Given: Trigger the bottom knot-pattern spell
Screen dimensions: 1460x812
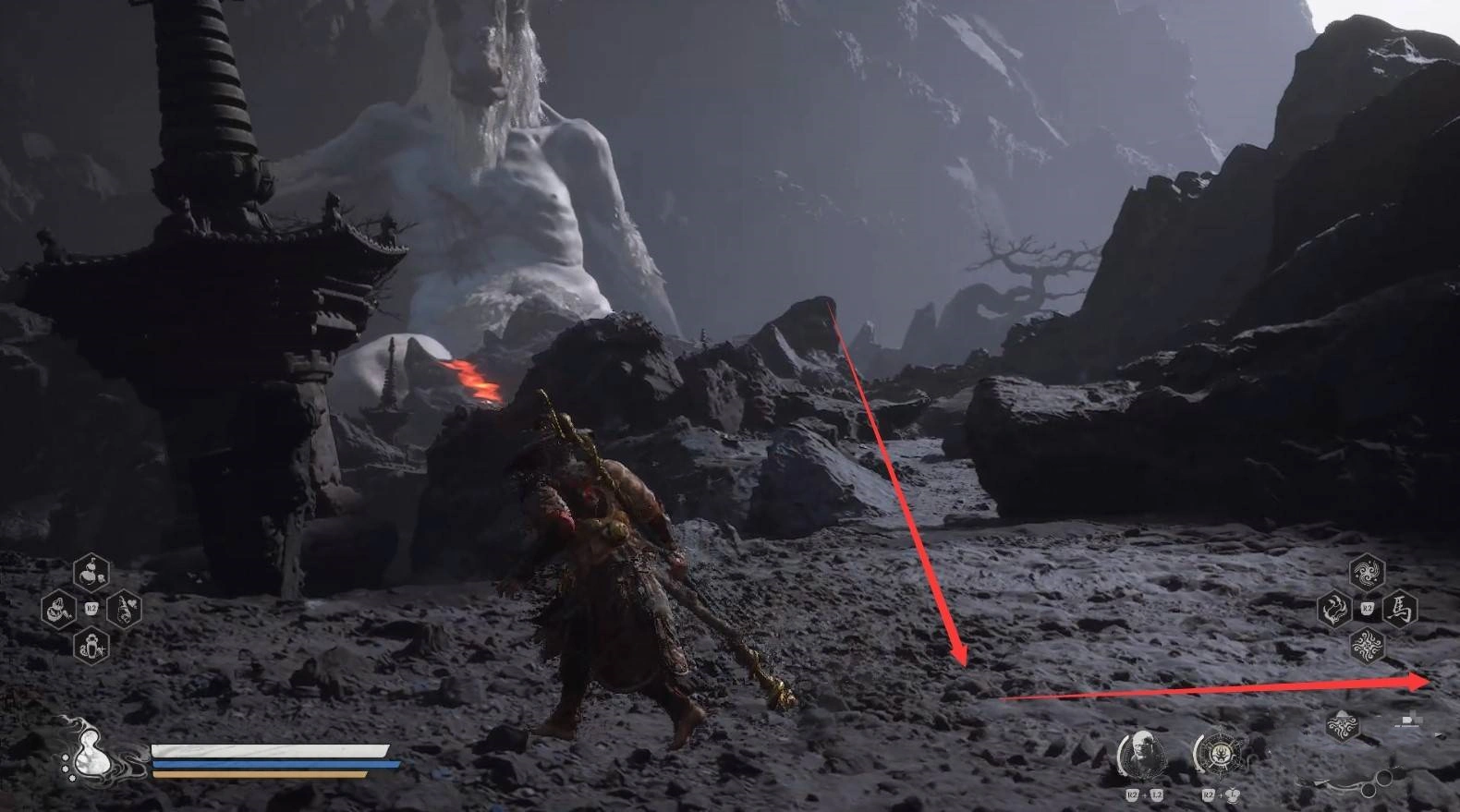Looking at the screenshot, I should [x=1367, y=646].
